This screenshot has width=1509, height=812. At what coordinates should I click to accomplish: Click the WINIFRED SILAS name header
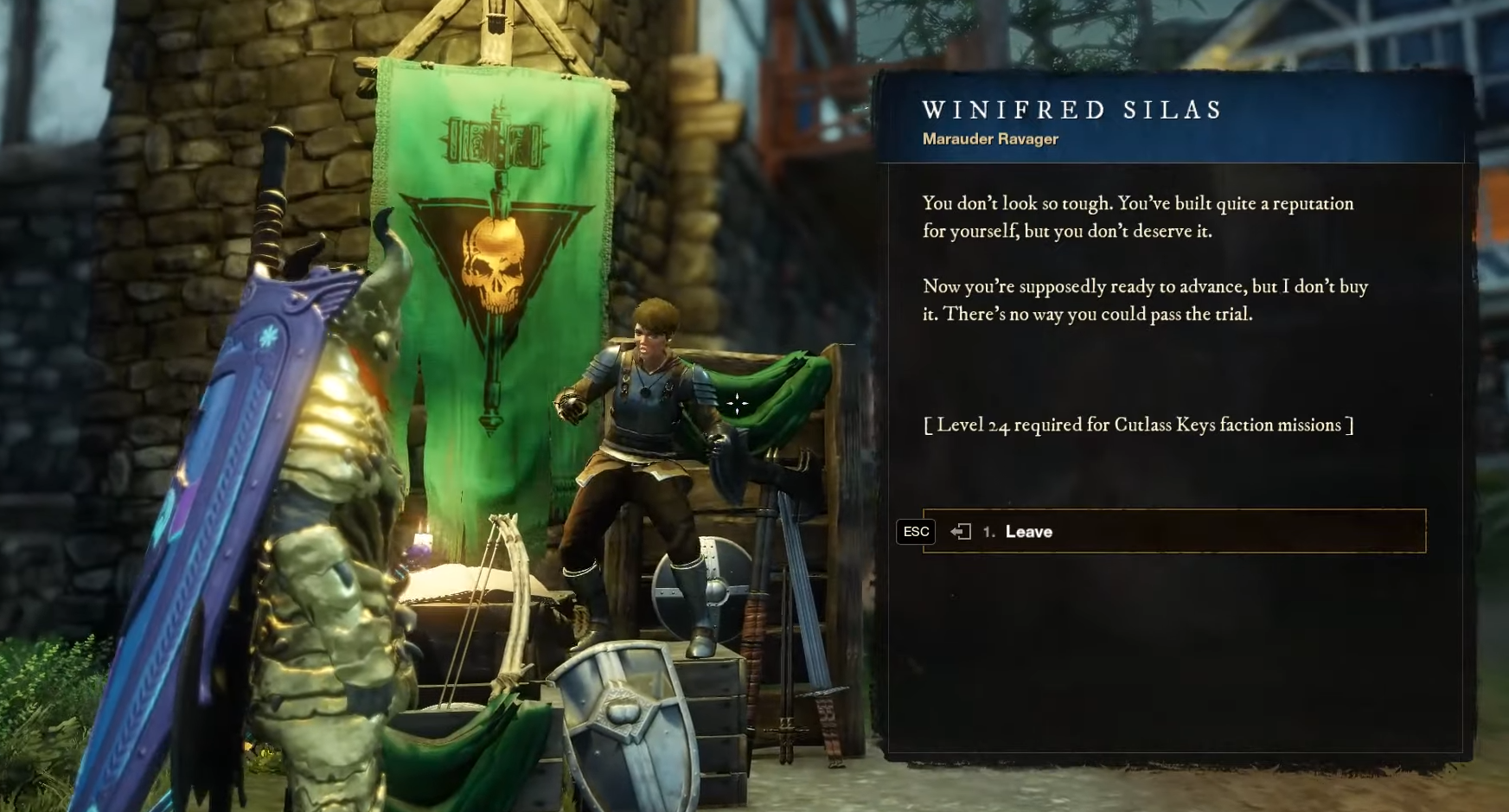point(1072,110)
